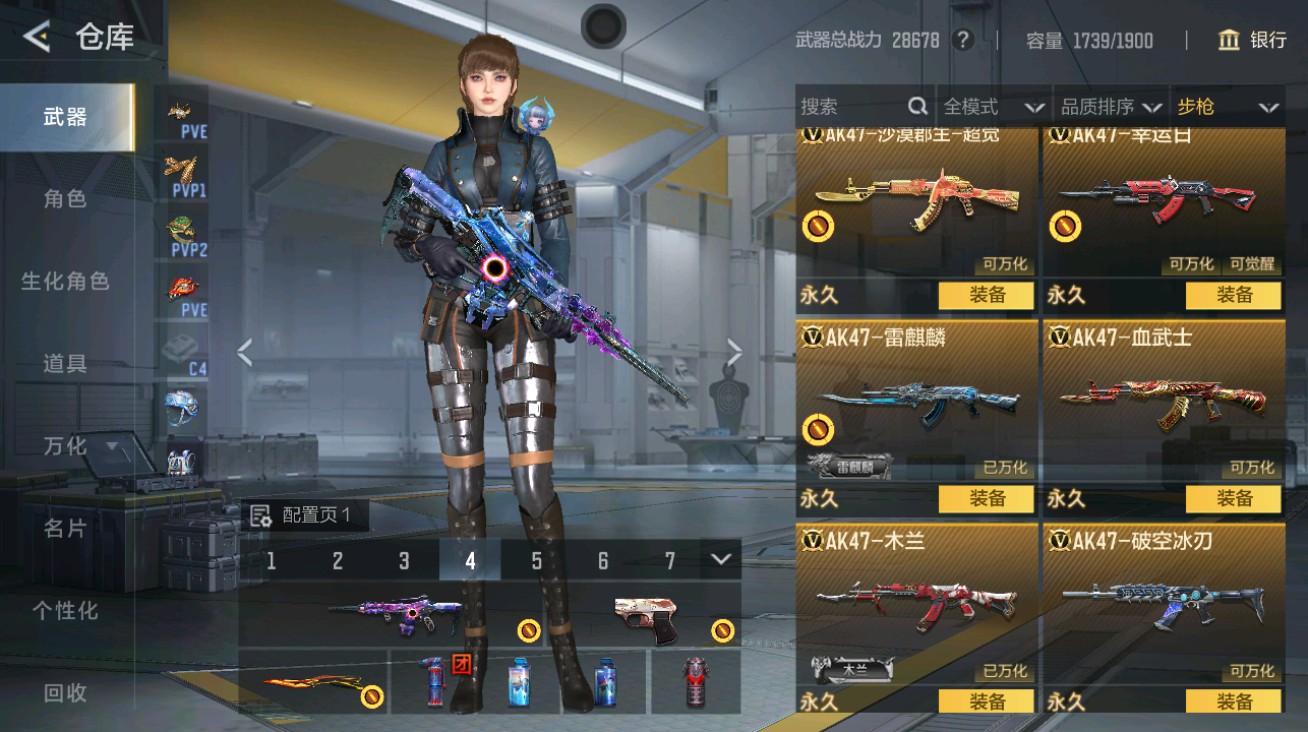The width and height of the screenshot is (1308, 732).
Task: Click the weapon power question mark help
Action: tap(962, 40)
